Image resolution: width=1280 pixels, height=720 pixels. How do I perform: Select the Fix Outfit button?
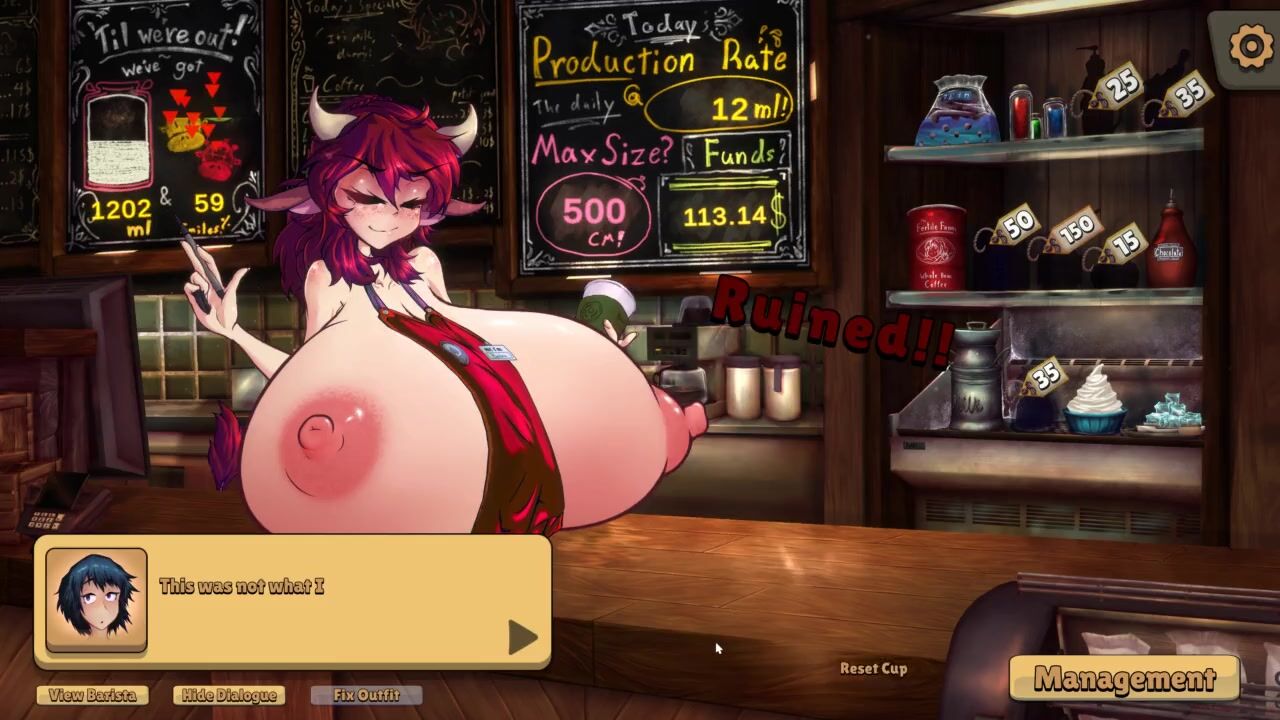pos(366,695)
